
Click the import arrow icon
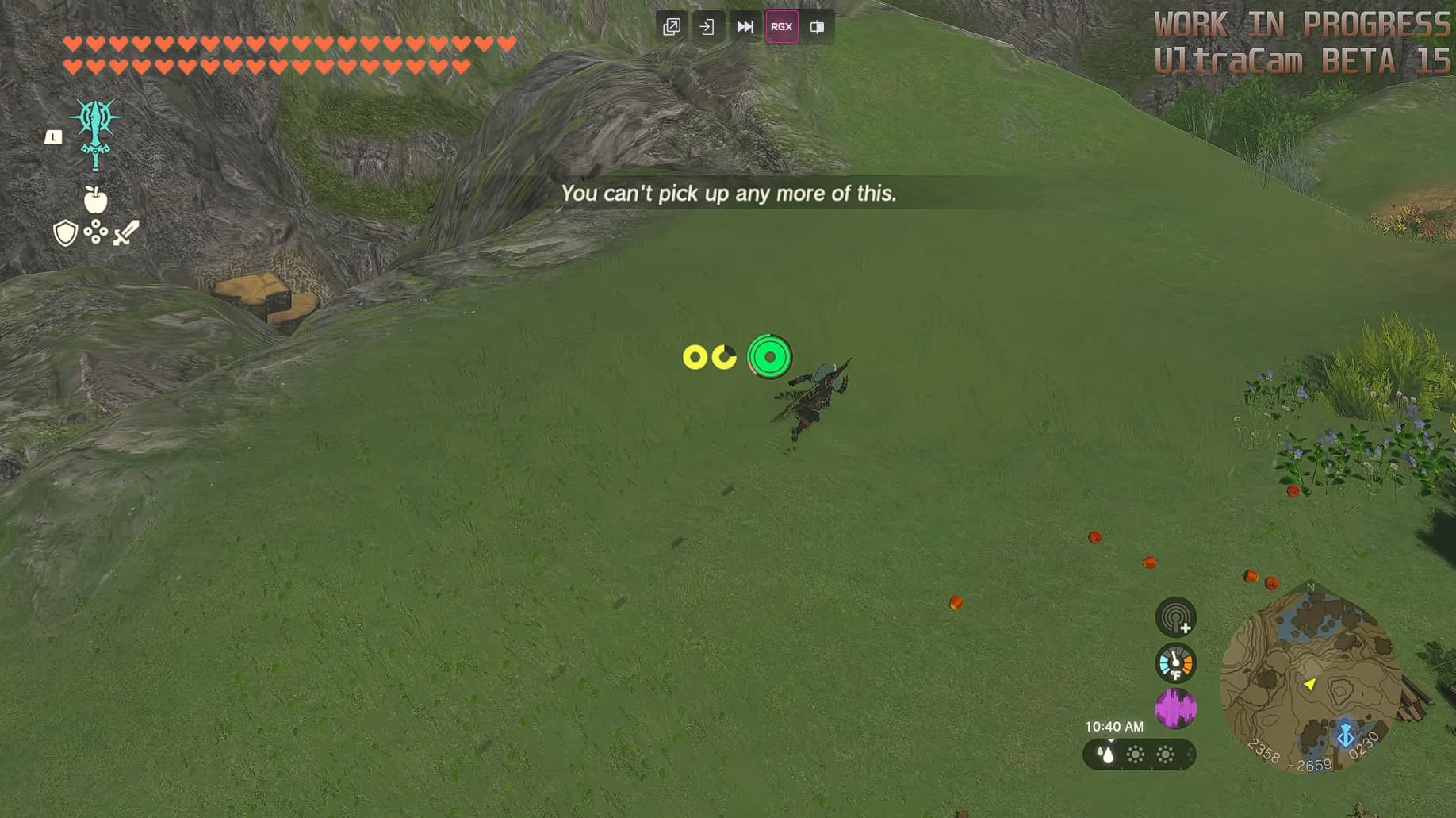pos(707,26)
